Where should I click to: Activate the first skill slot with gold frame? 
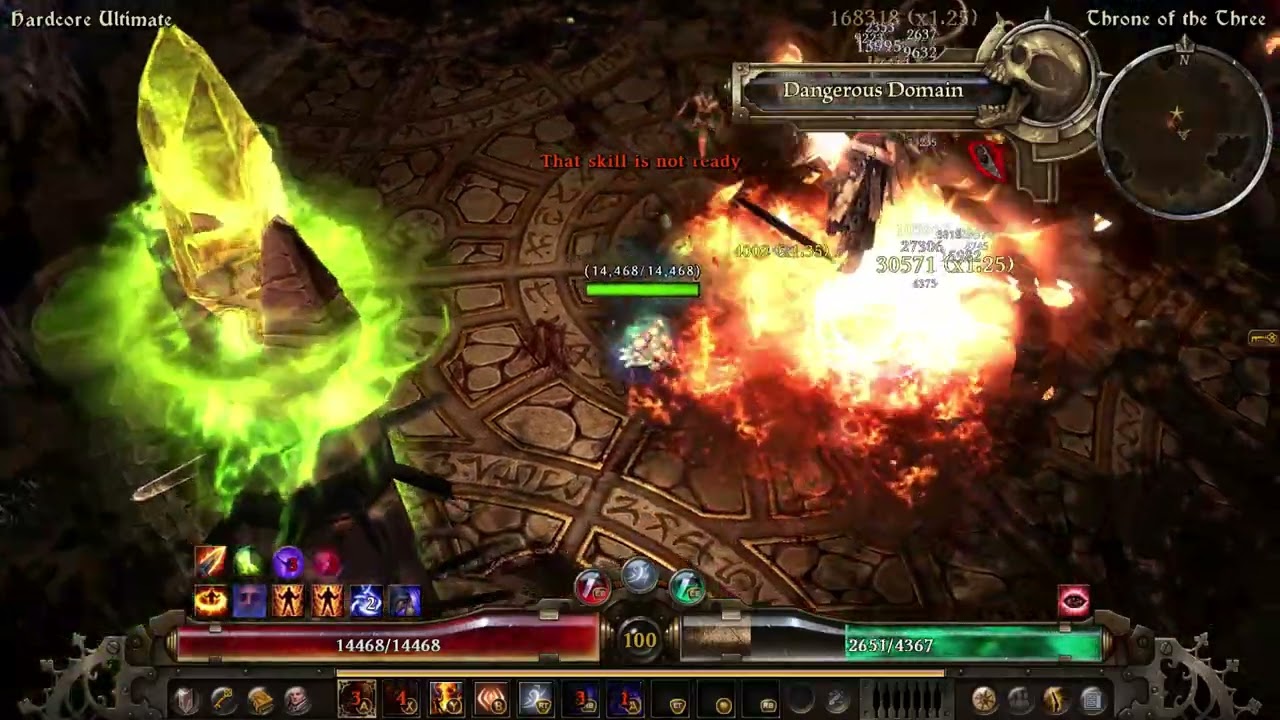[x=357, y=699]
